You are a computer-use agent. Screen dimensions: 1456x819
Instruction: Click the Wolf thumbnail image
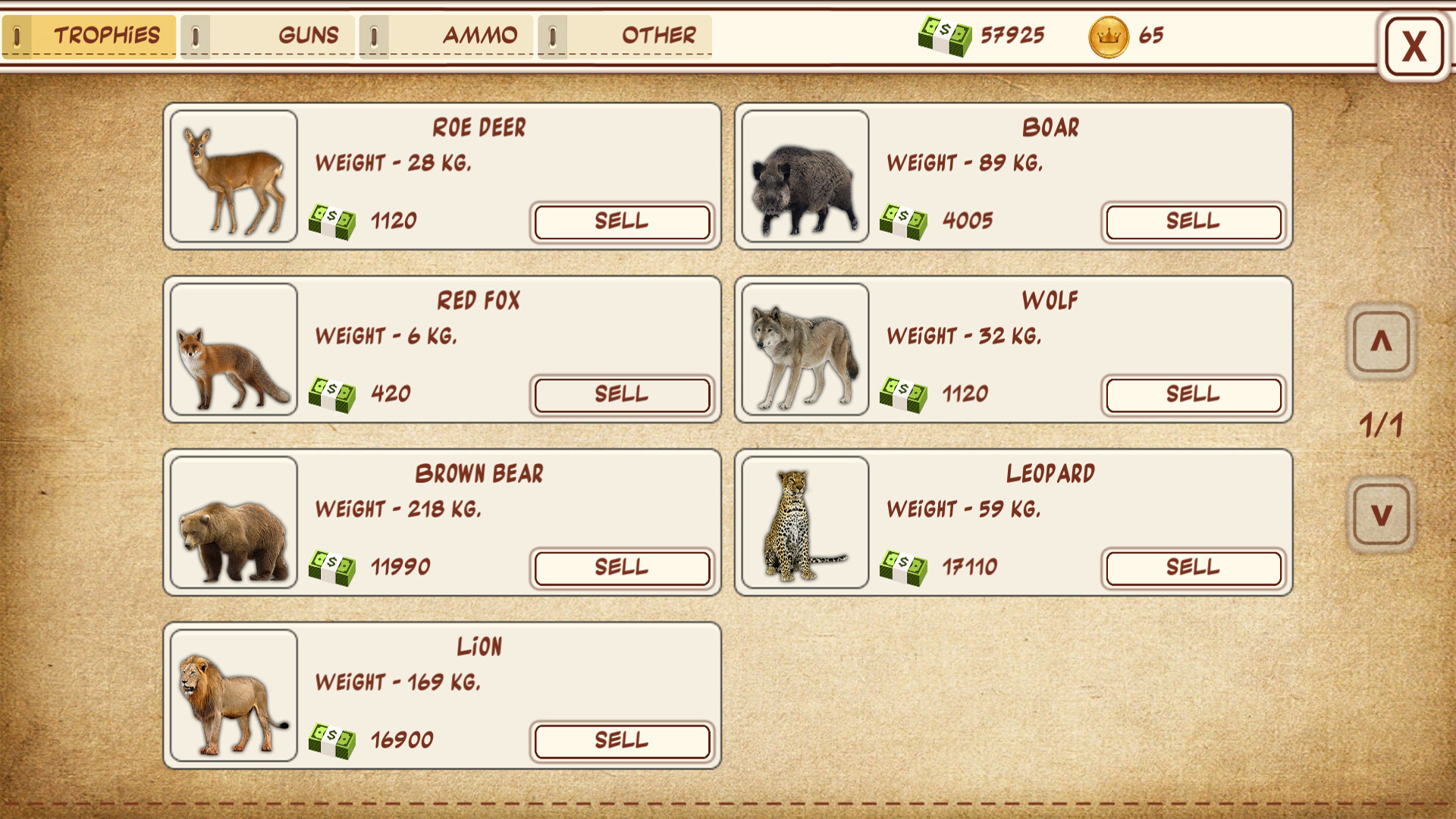[805, 350]
